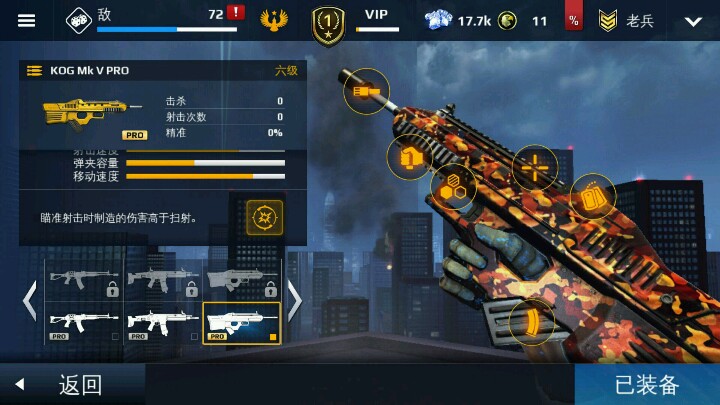This screenshot has width=720, height=405.
Task: Select the highlighted KOG Mk V PRO slot
Action: point(242,323)
